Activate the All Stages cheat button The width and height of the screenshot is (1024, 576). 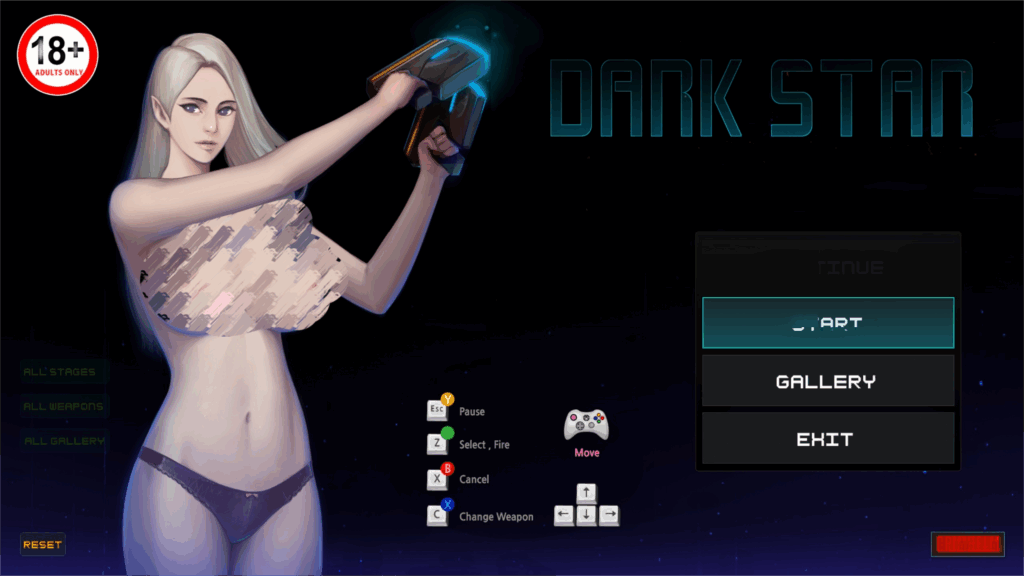tap(60, 372)
